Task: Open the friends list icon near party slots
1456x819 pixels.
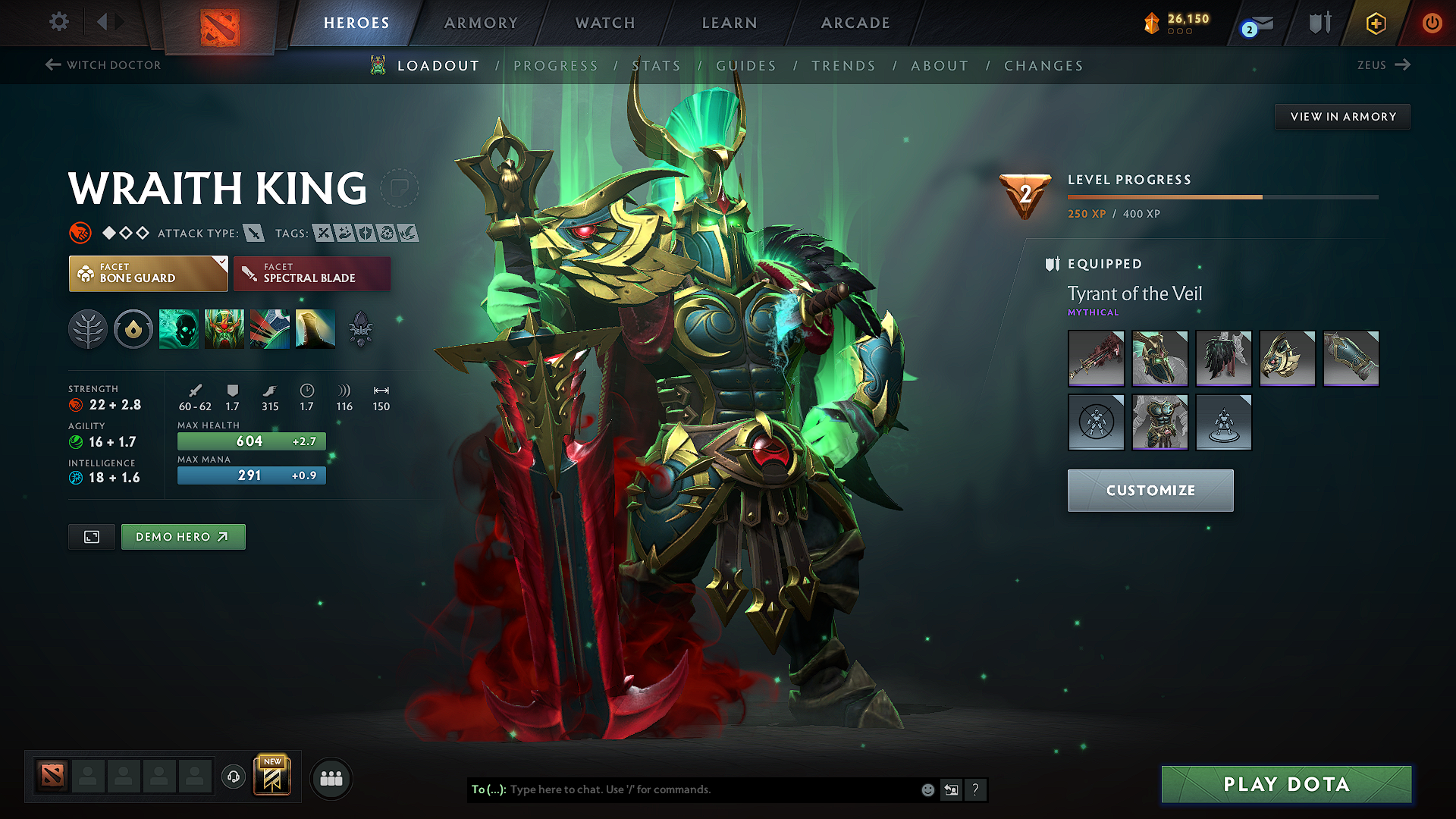Action: click(x=331, y=777)
